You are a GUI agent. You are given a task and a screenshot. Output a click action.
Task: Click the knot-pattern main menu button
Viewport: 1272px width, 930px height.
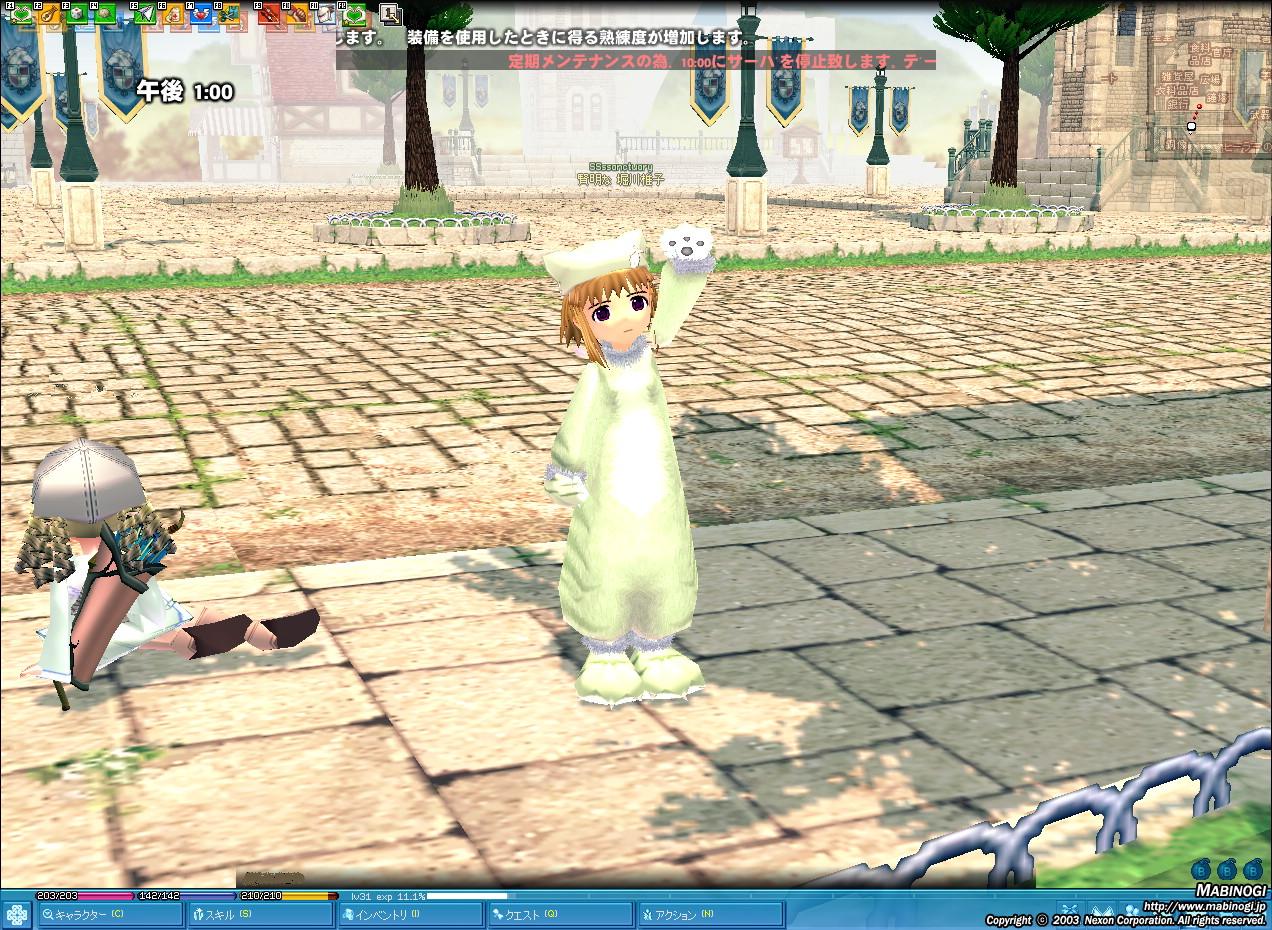16,914
